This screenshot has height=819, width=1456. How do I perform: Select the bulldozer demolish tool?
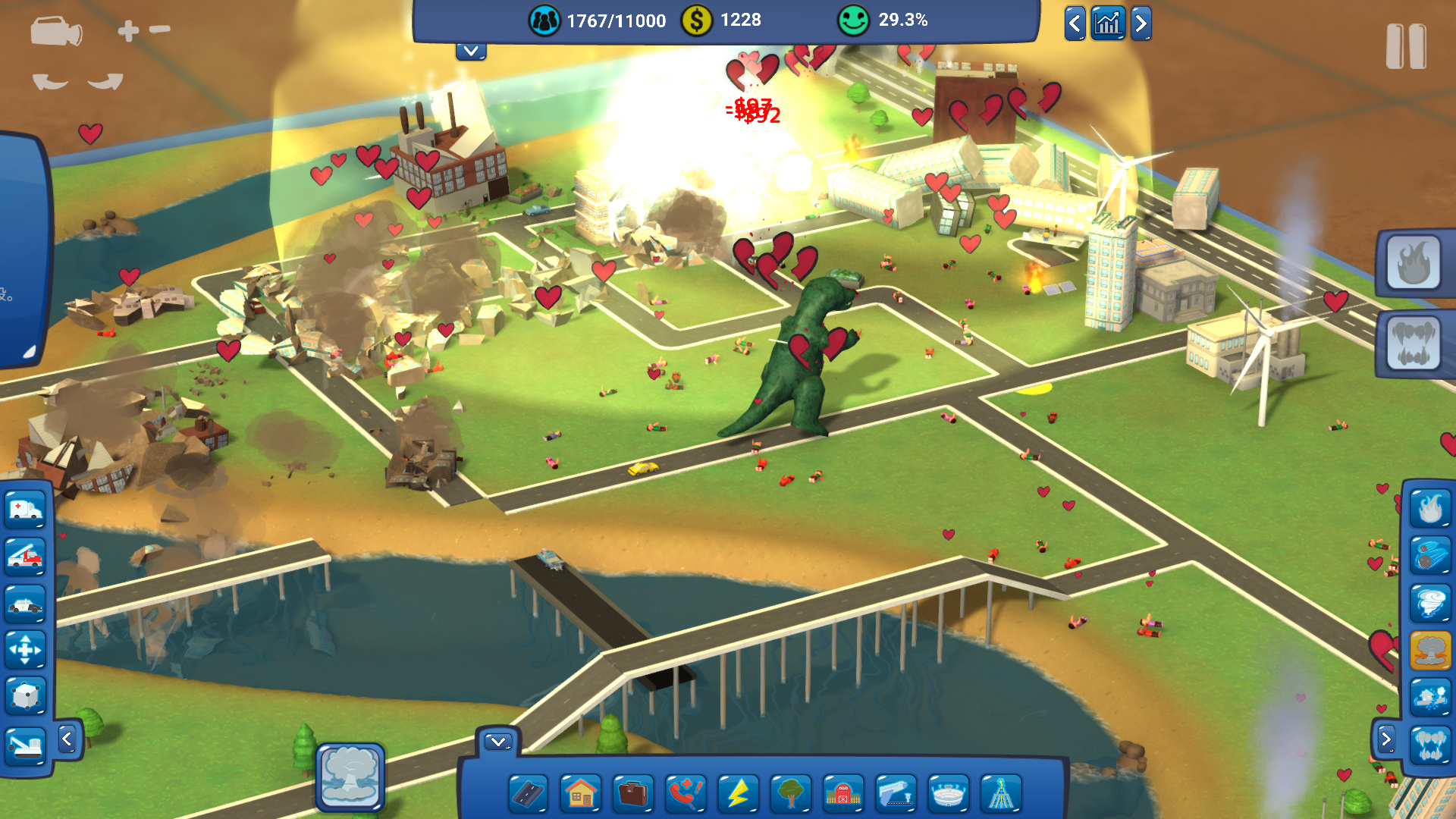point(26,745)
